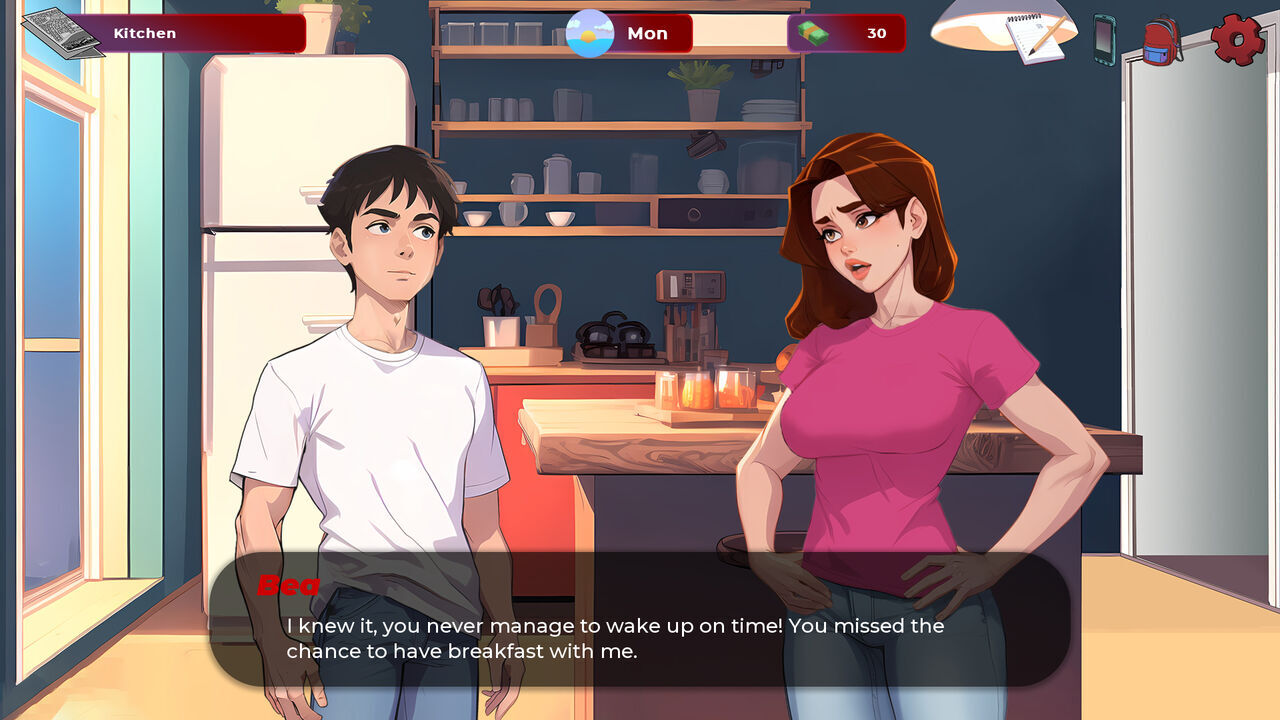Open the notepad and pencil journal
Screen dimensions: 1280x720
click(1035, 38)
